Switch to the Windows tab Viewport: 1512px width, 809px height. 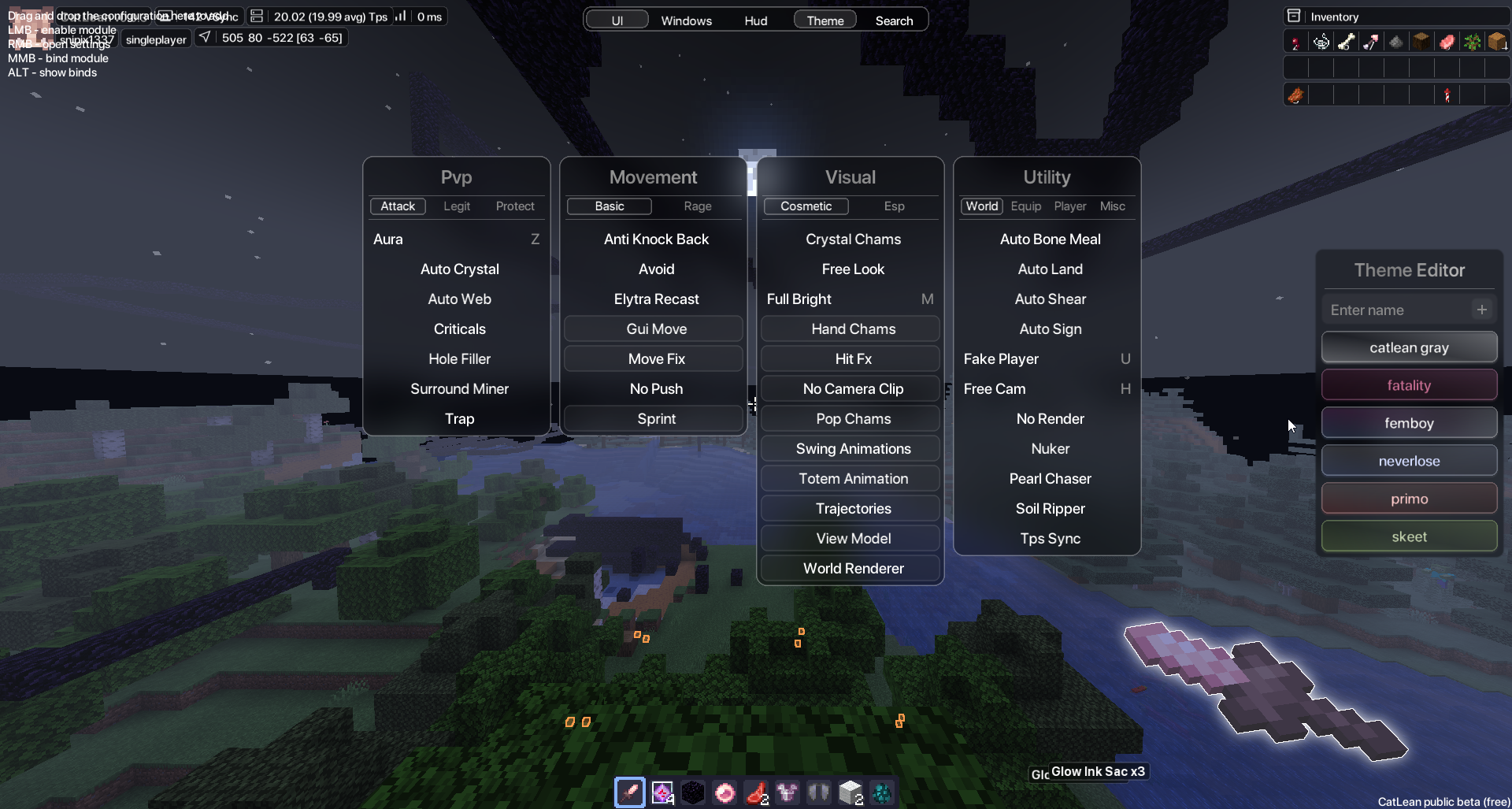(x=686, y=20)
